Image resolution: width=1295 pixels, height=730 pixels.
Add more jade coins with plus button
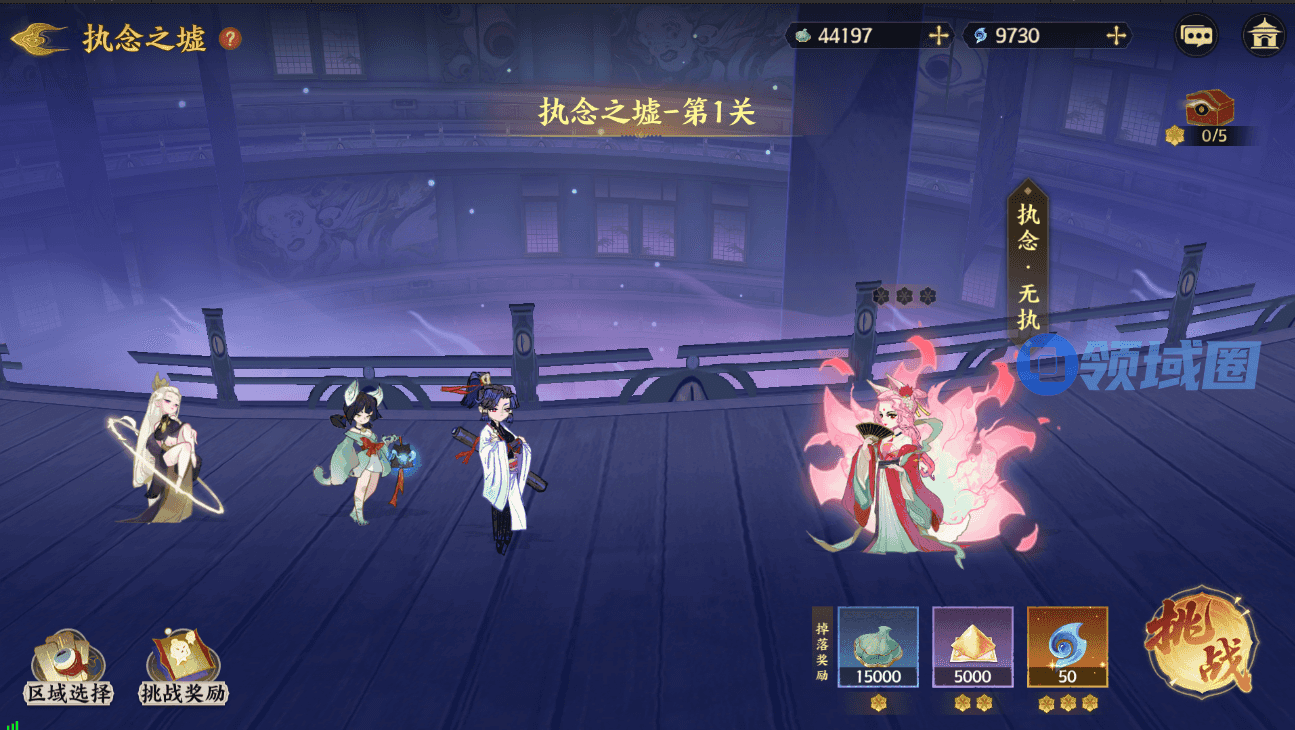(x=938, y=36)
